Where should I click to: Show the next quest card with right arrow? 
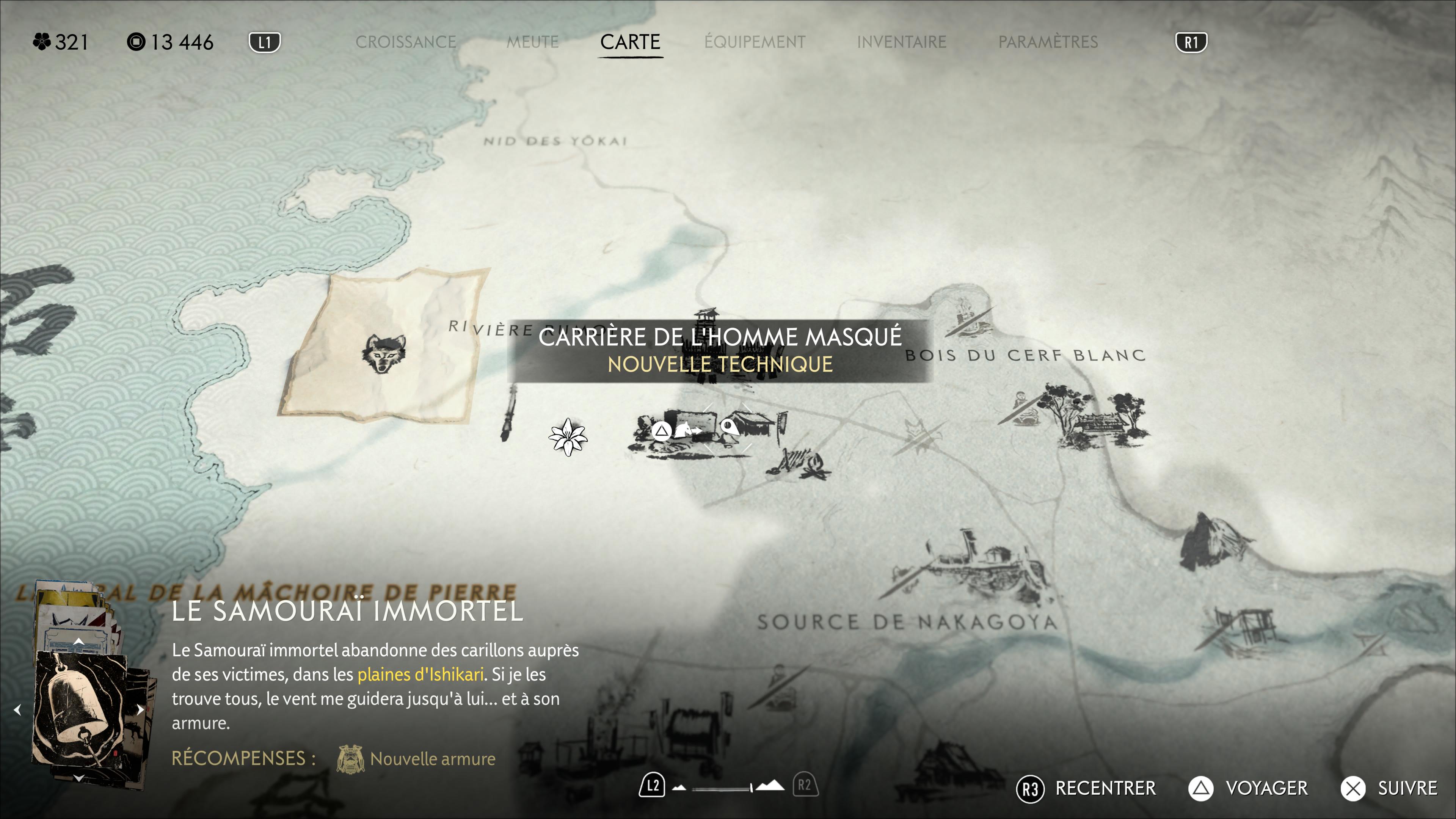[140, 710]
